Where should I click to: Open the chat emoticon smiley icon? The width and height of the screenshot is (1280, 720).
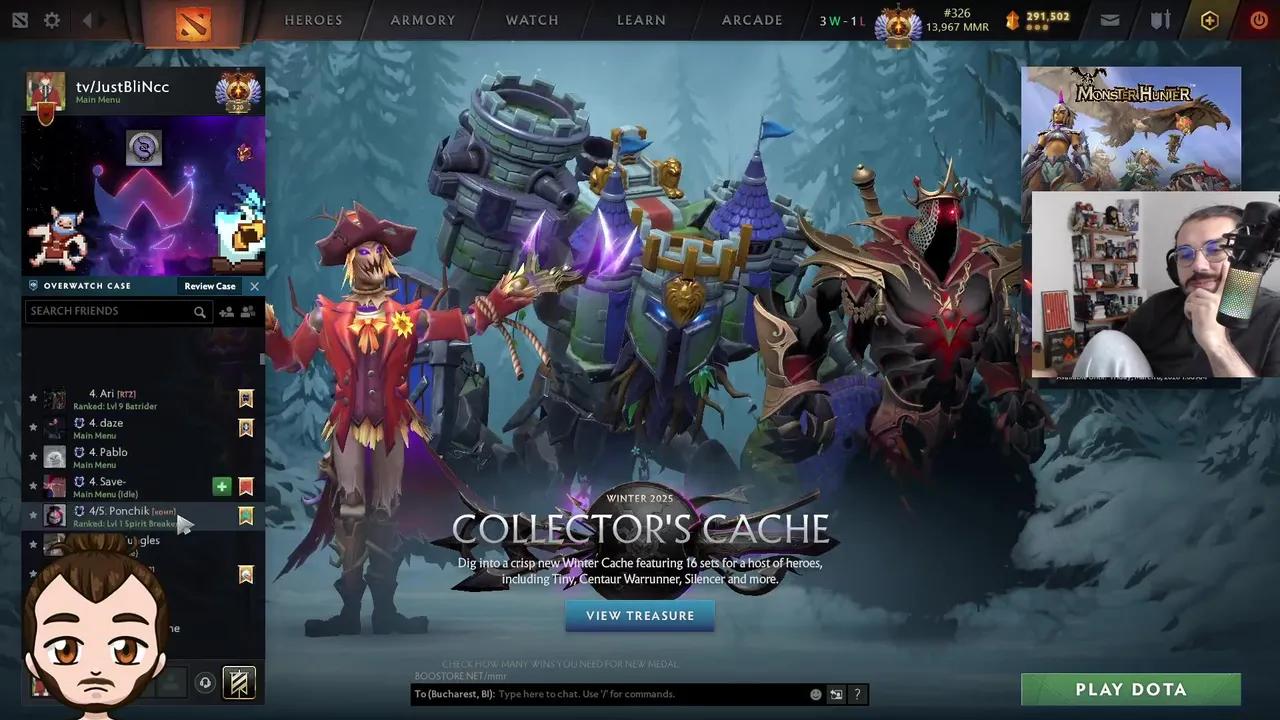(815, 693)
